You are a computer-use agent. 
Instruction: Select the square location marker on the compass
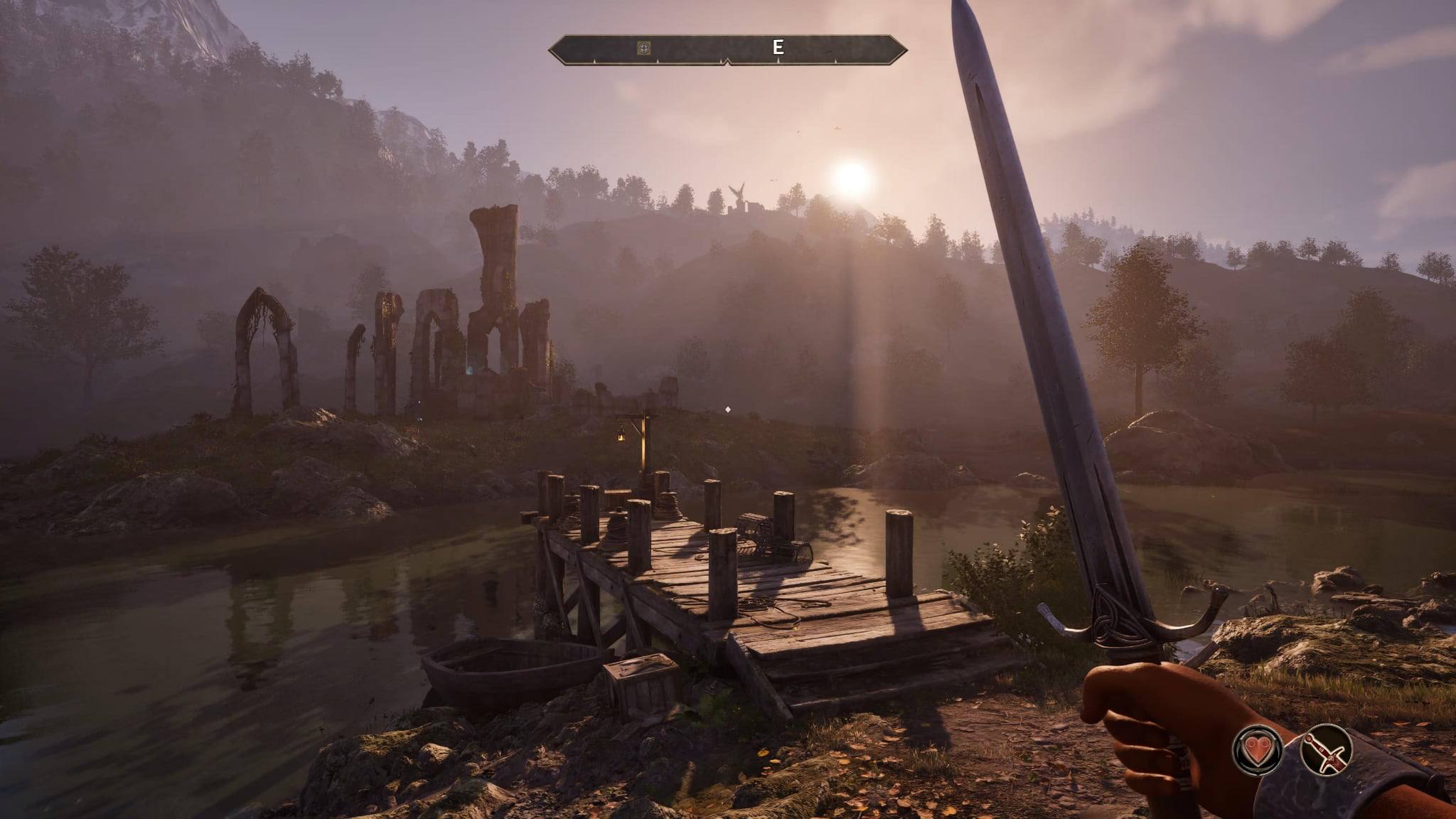coord(644,48)
